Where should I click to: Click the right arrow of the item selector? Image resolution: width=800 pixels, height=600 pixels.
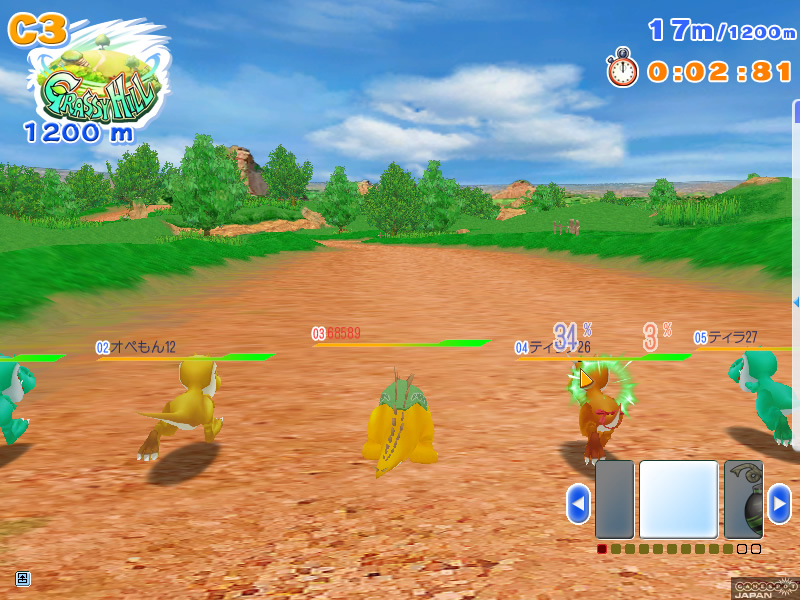coord(779,503)
